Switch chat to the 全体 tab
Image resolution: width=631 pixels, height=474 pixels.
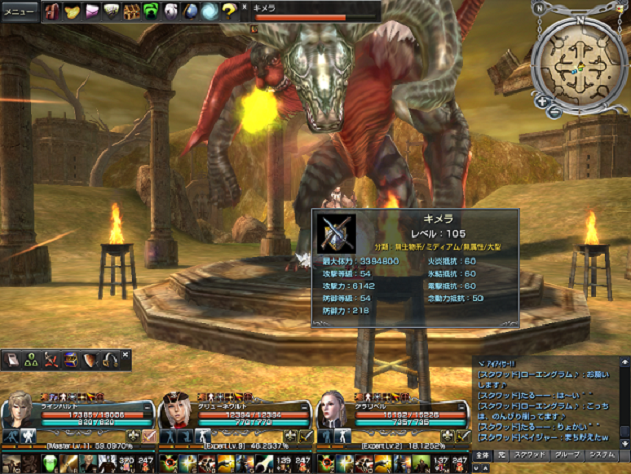pos(481,455)
